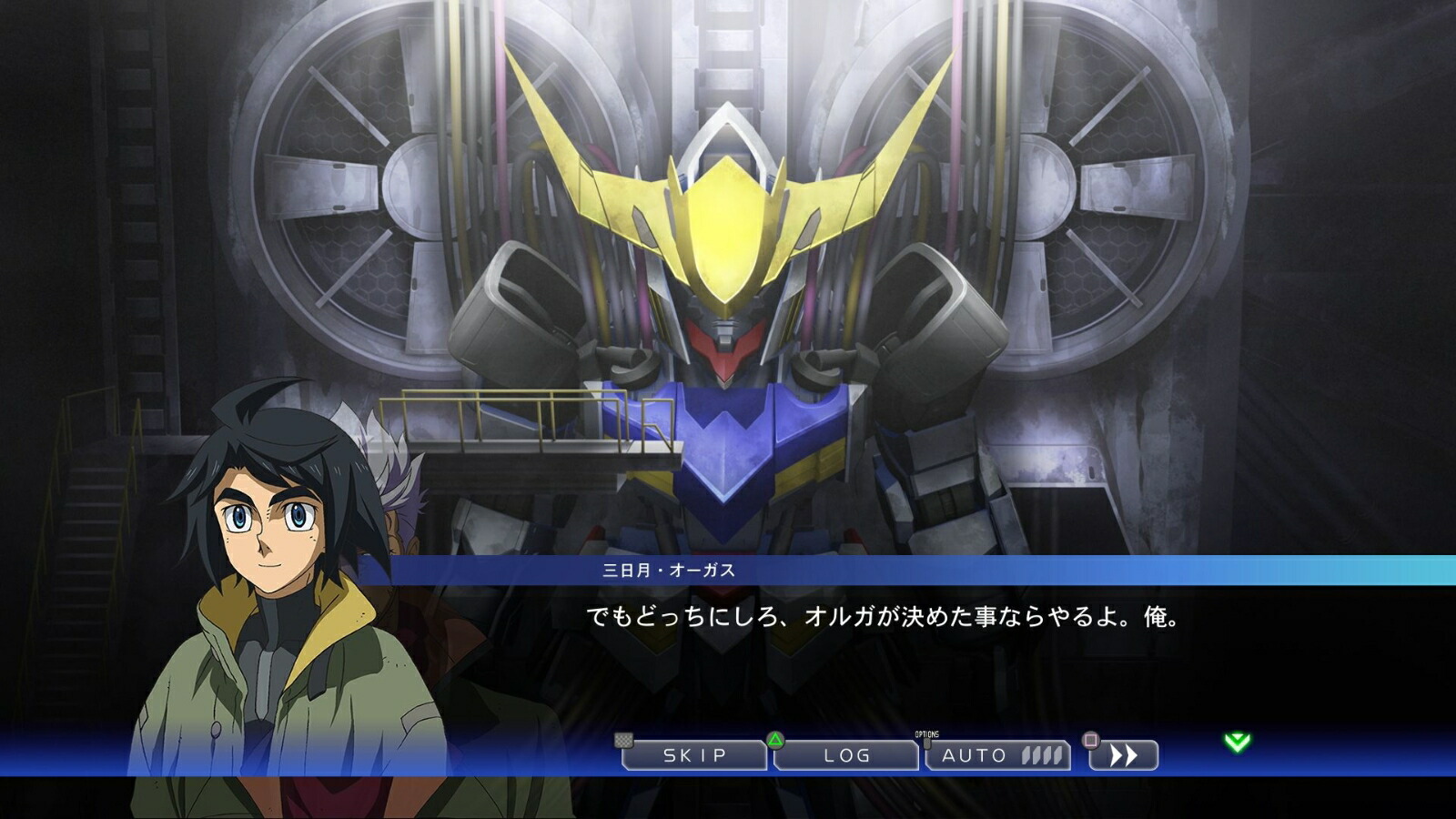Open the OPTIONS menu
This screenshot has width=1456, height=819.
click(925, 737)
